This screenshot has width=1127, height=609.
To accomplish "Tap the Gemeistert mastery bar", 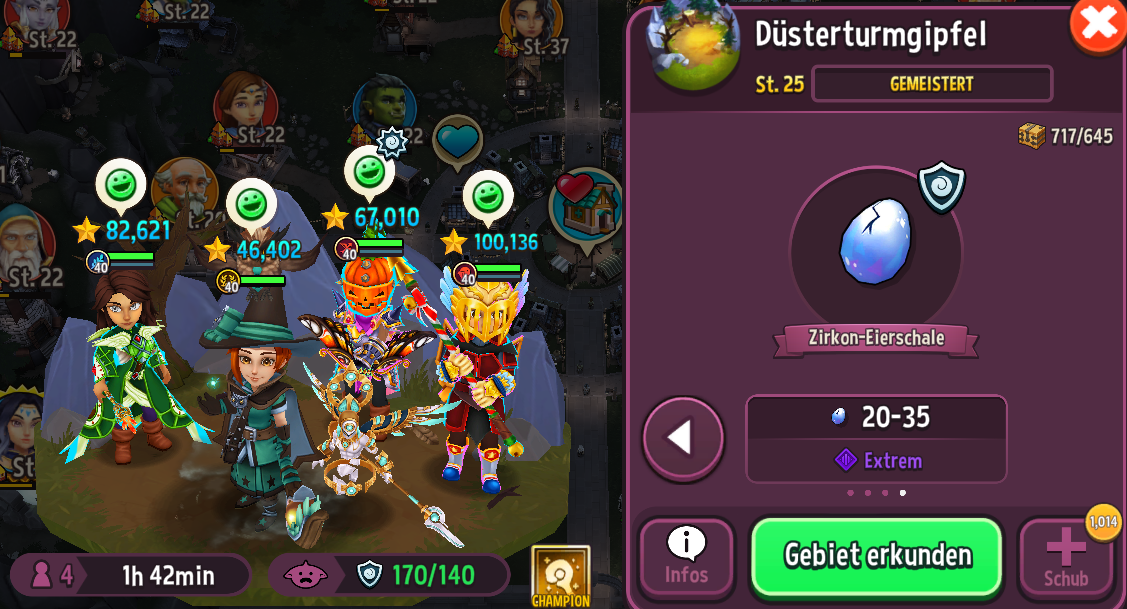I will click(931, 84).
